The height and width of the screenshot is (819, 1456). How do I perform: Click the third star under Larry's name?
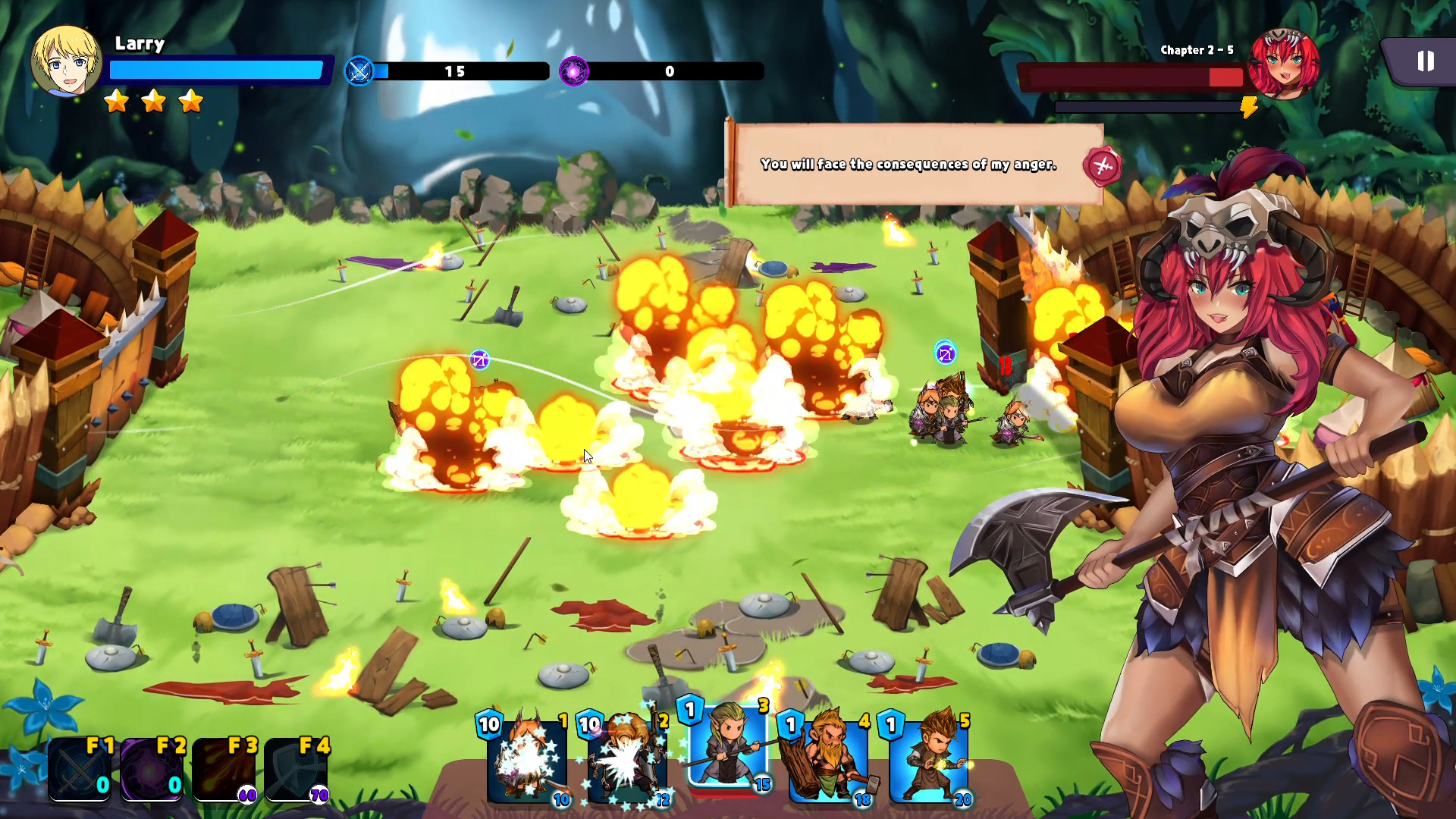point(190,100)
